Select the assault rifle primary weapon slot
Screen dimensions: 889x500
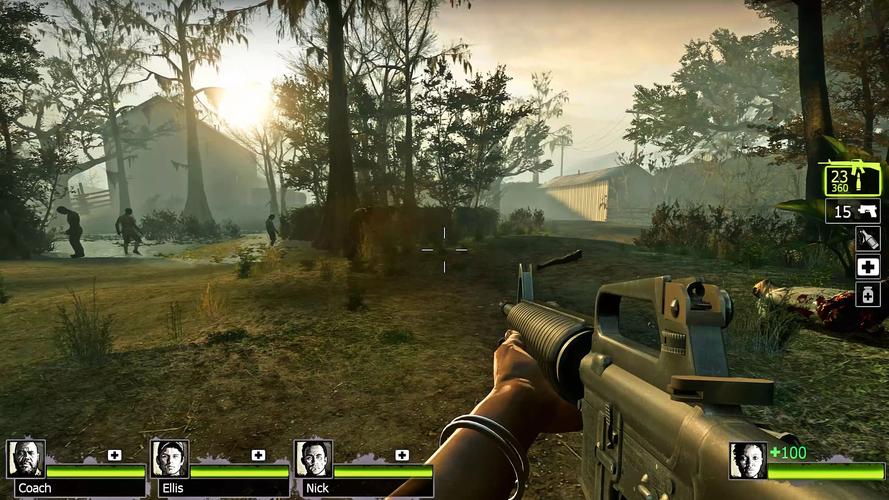pyautogui.click(x=852, y=179)
